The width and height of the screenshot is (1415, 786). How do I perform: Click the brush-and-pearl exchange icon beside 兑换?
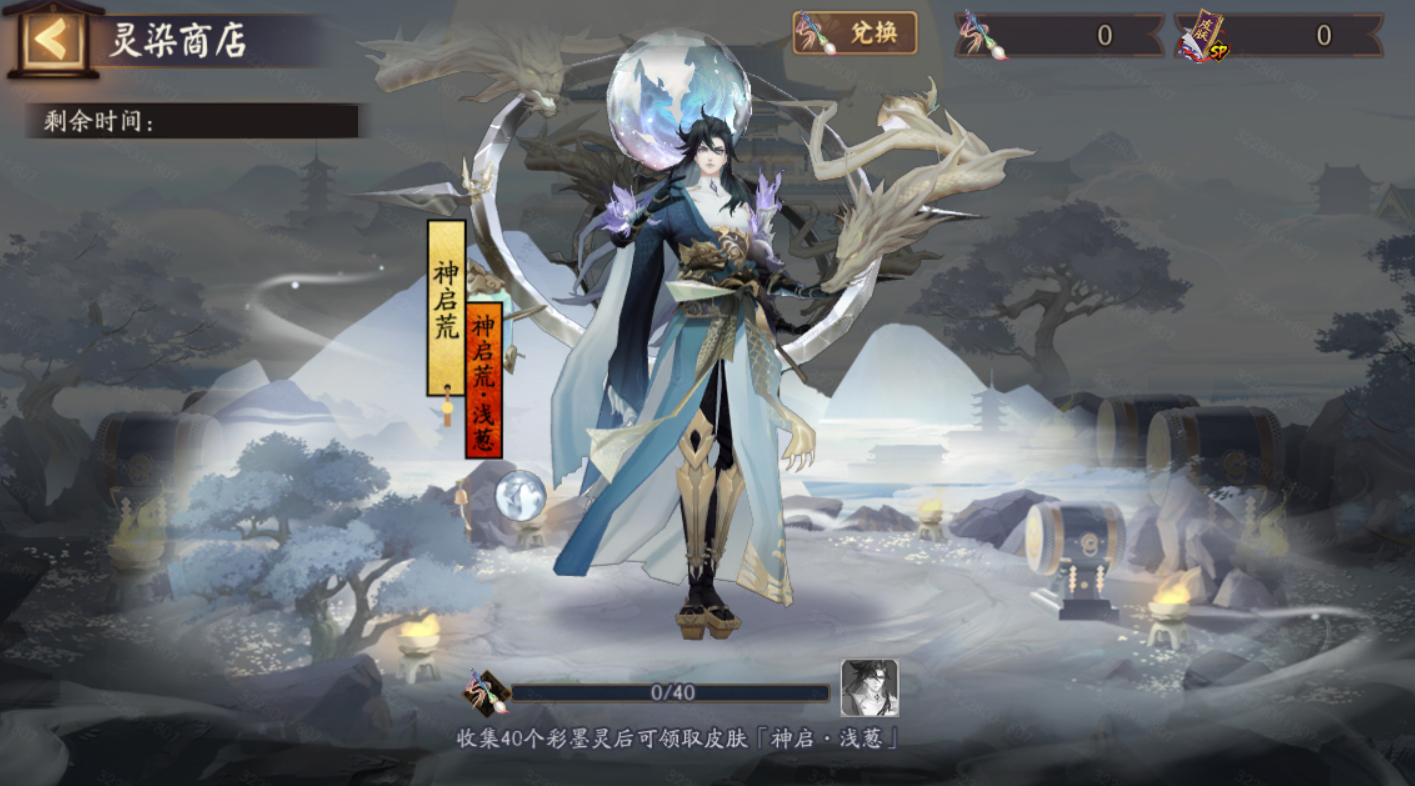811,33
